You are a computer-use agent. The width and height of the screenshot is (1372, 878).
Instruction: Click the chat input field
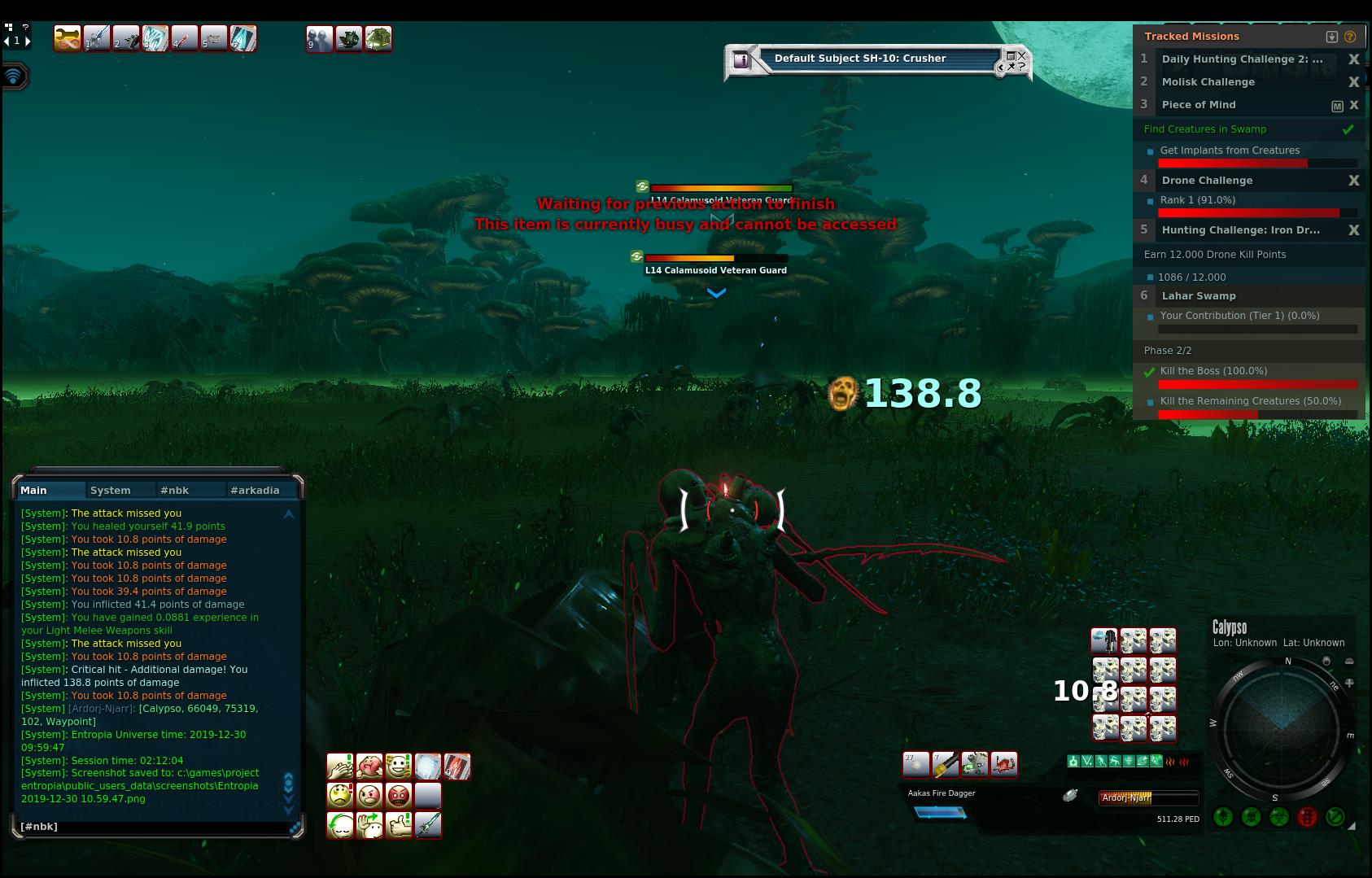click(155, 827)
